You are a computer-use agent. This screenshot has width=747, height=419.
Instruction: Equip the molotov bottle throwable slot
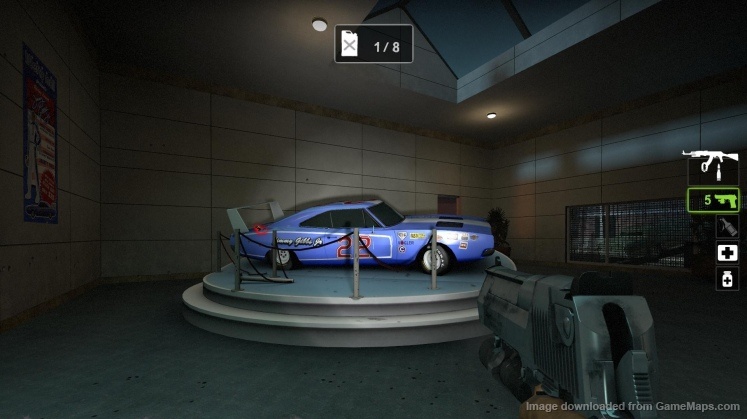point(727,227)
